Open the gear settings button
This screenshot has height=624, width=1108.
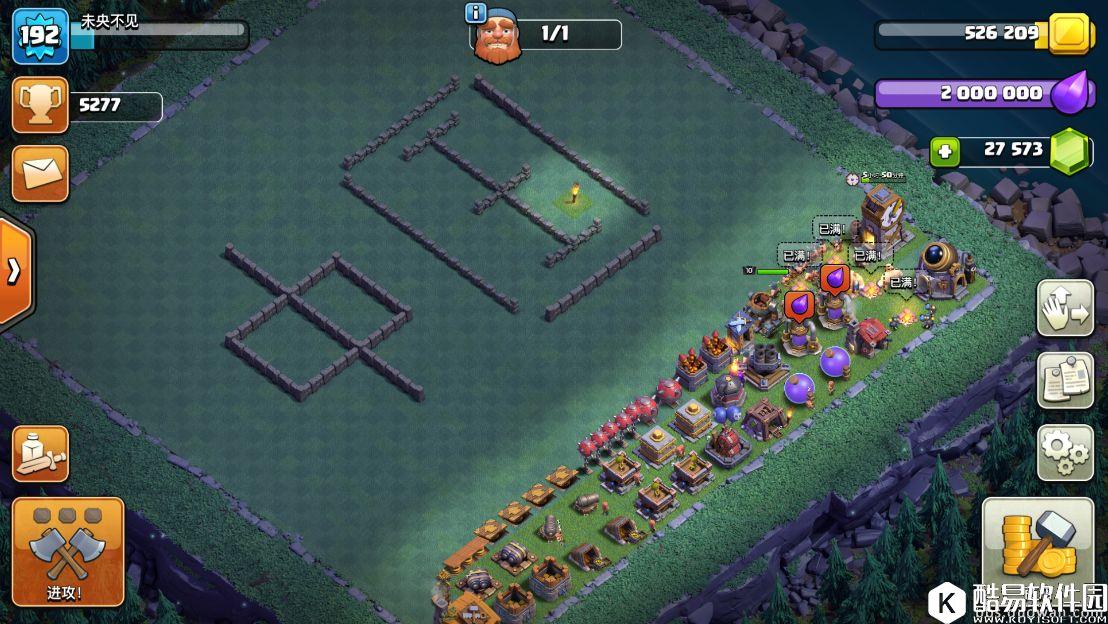pos(1065,452)
